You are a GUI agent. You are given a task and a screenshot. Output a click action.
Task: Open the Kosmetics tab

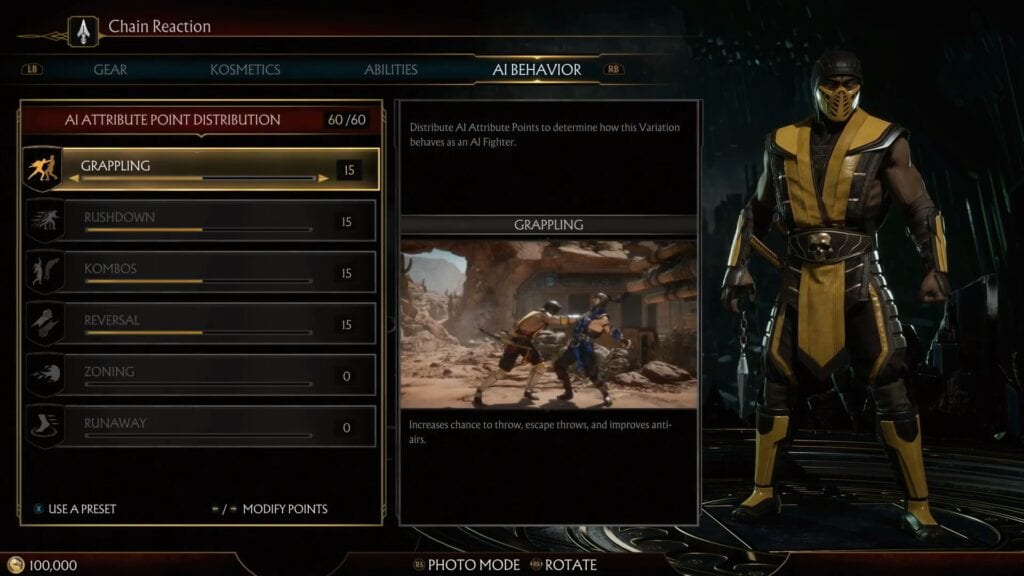[x=245, y=70]
